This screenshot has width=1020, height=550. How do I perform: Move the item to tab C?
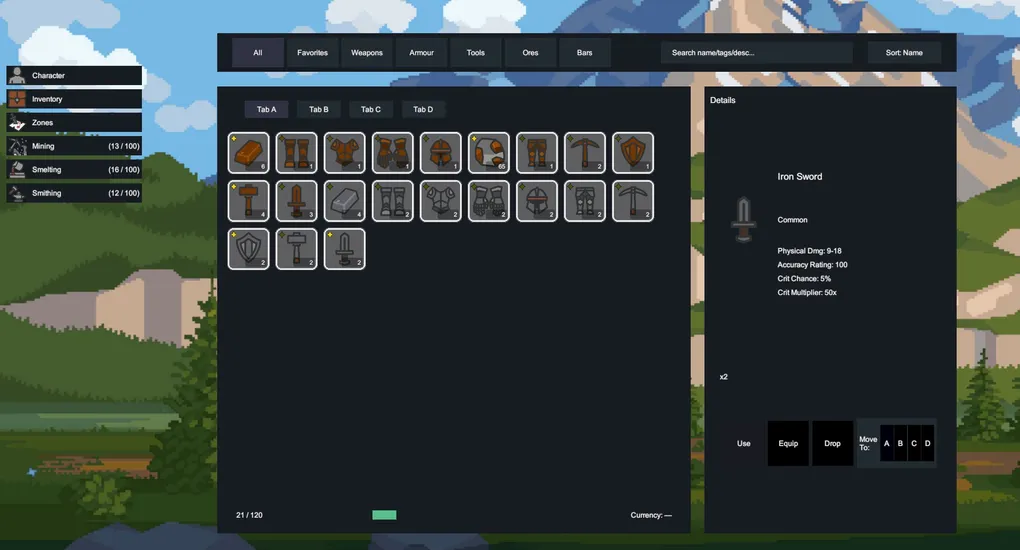coord(914,443)
